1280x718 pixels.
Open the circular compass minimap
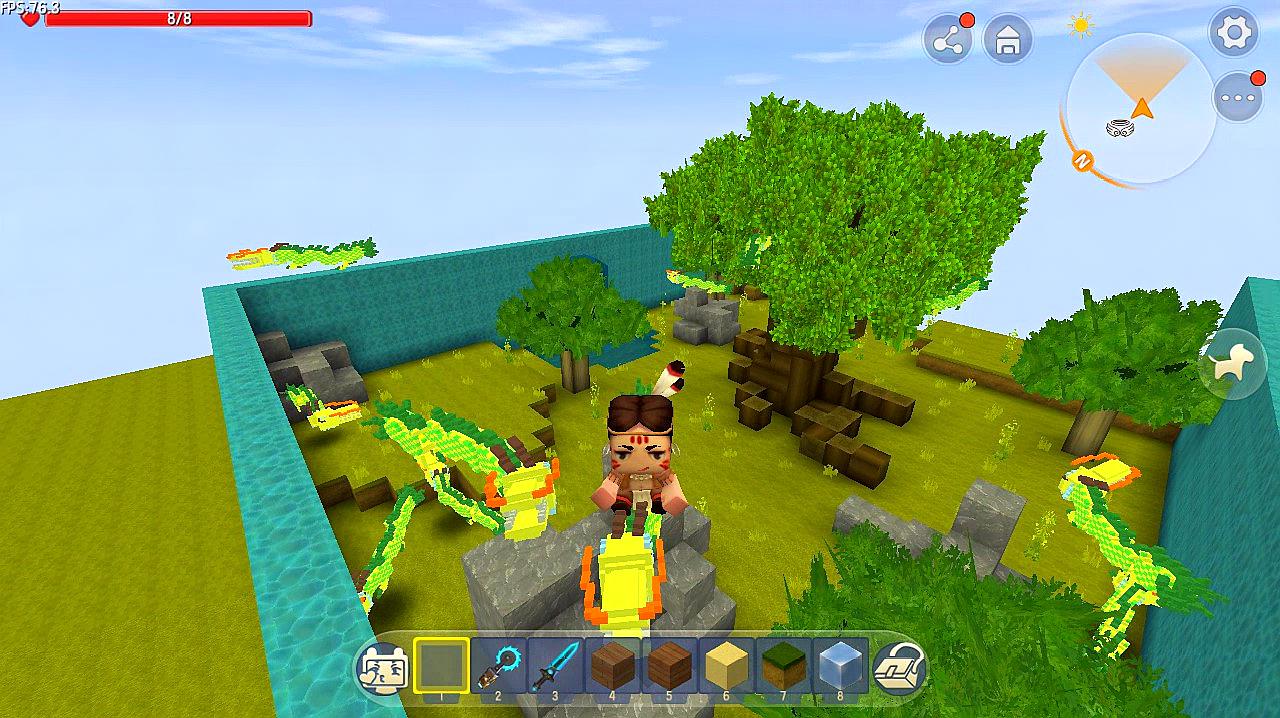(x=1140, y=108)
